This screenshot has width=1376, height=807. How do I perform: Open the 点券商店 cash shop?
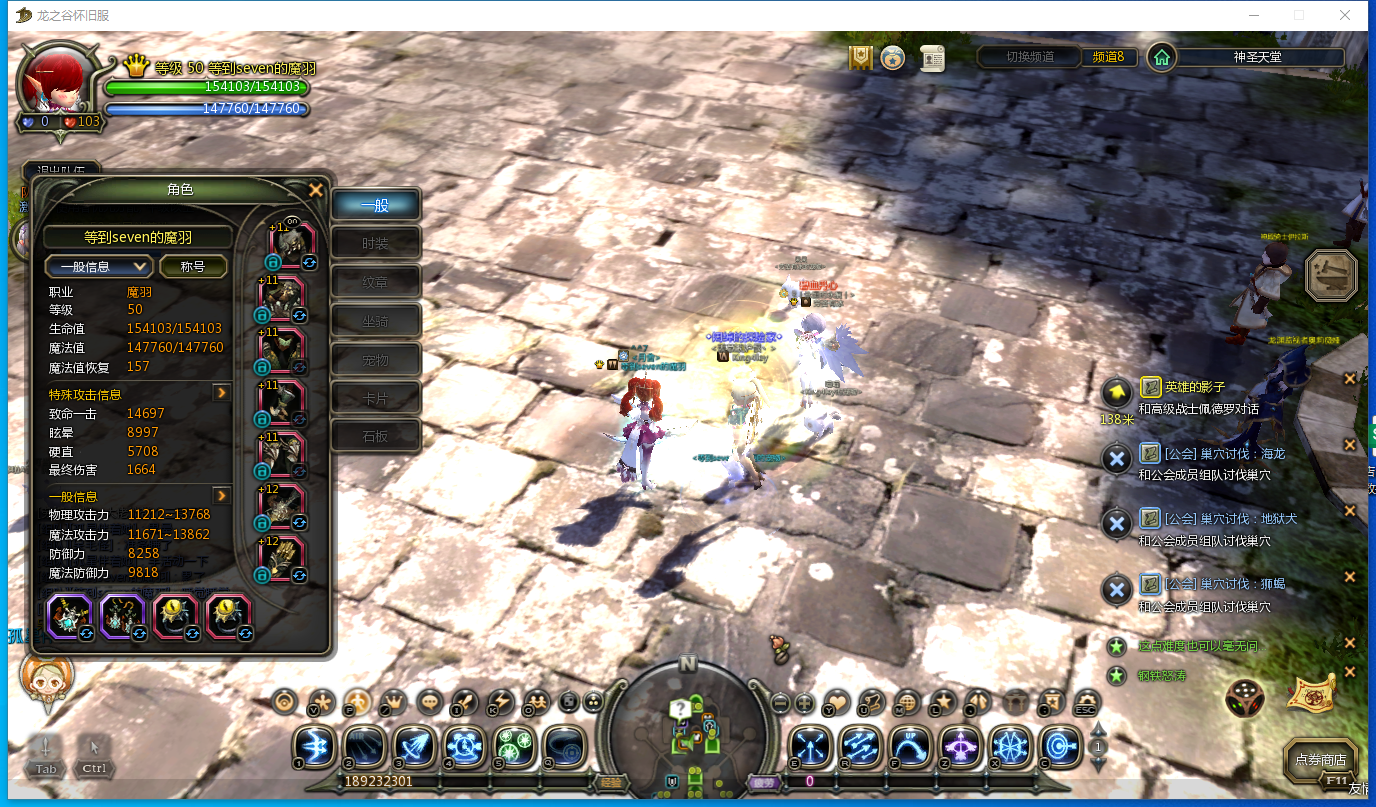coord(1320,759)
